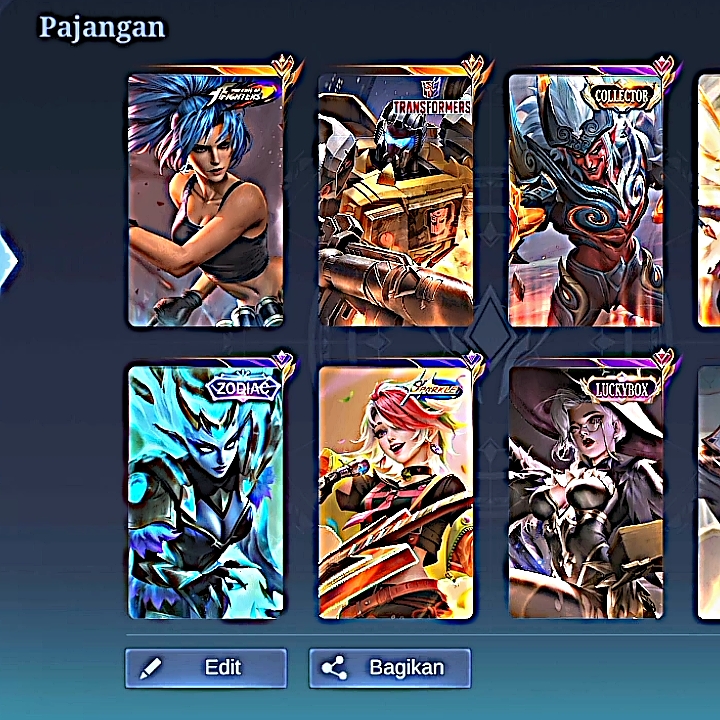Select the Luckybox skin card
This screenshot has width=720, height=720.
point(586,492)
